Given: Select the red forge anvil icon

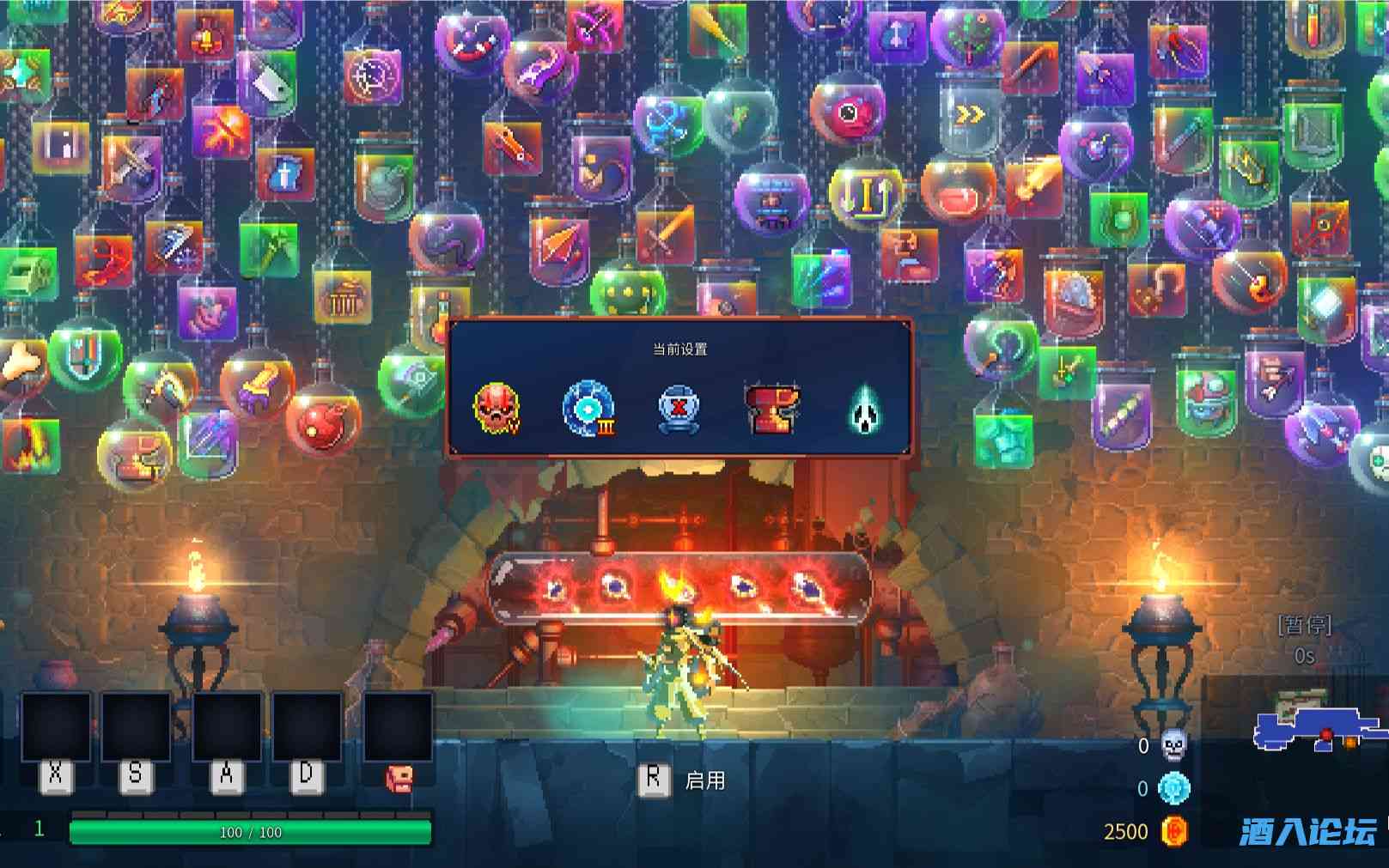Looking at the screenshot, I should (771, 410).
